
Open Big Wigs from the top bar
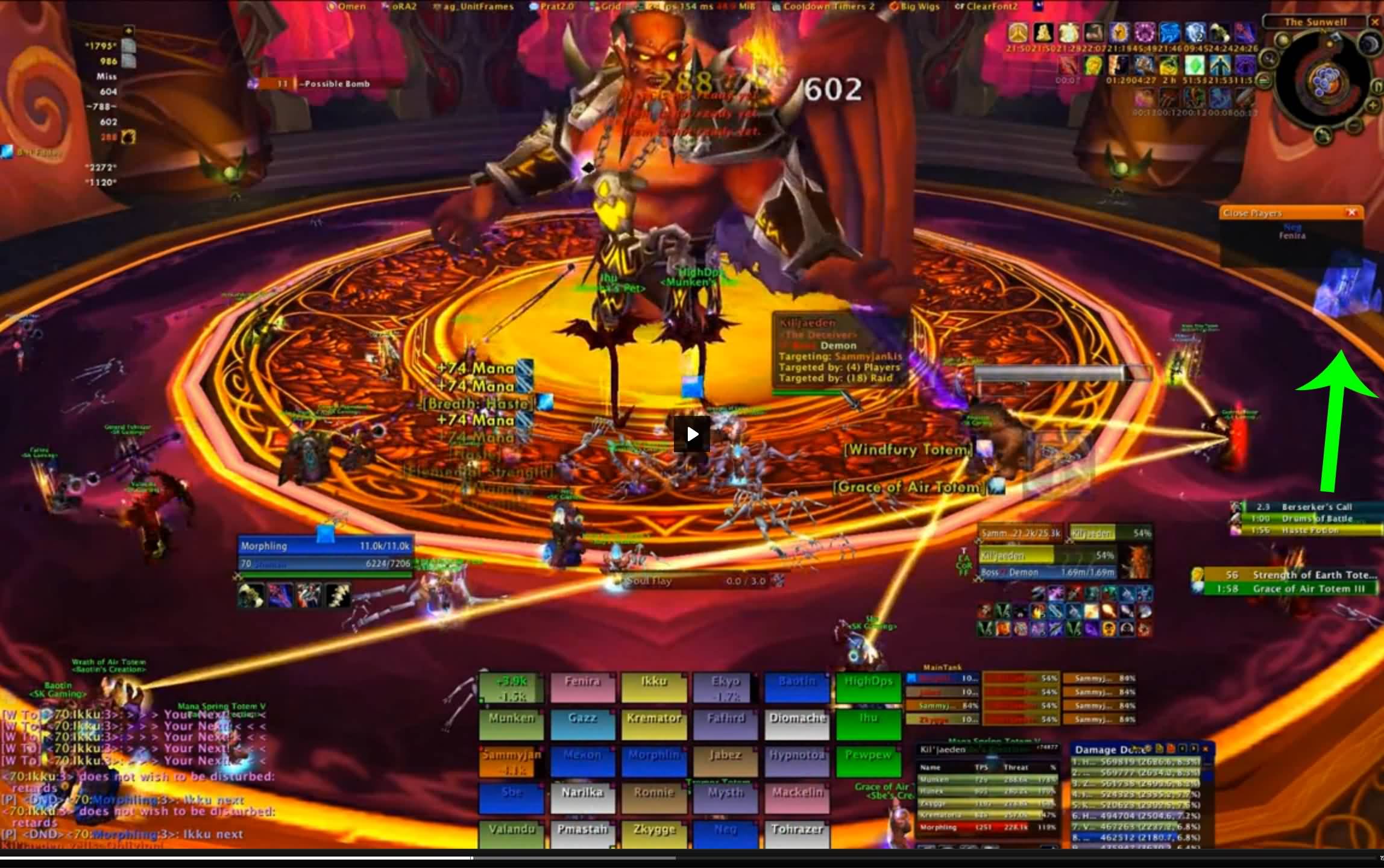[x=917, y=7]
